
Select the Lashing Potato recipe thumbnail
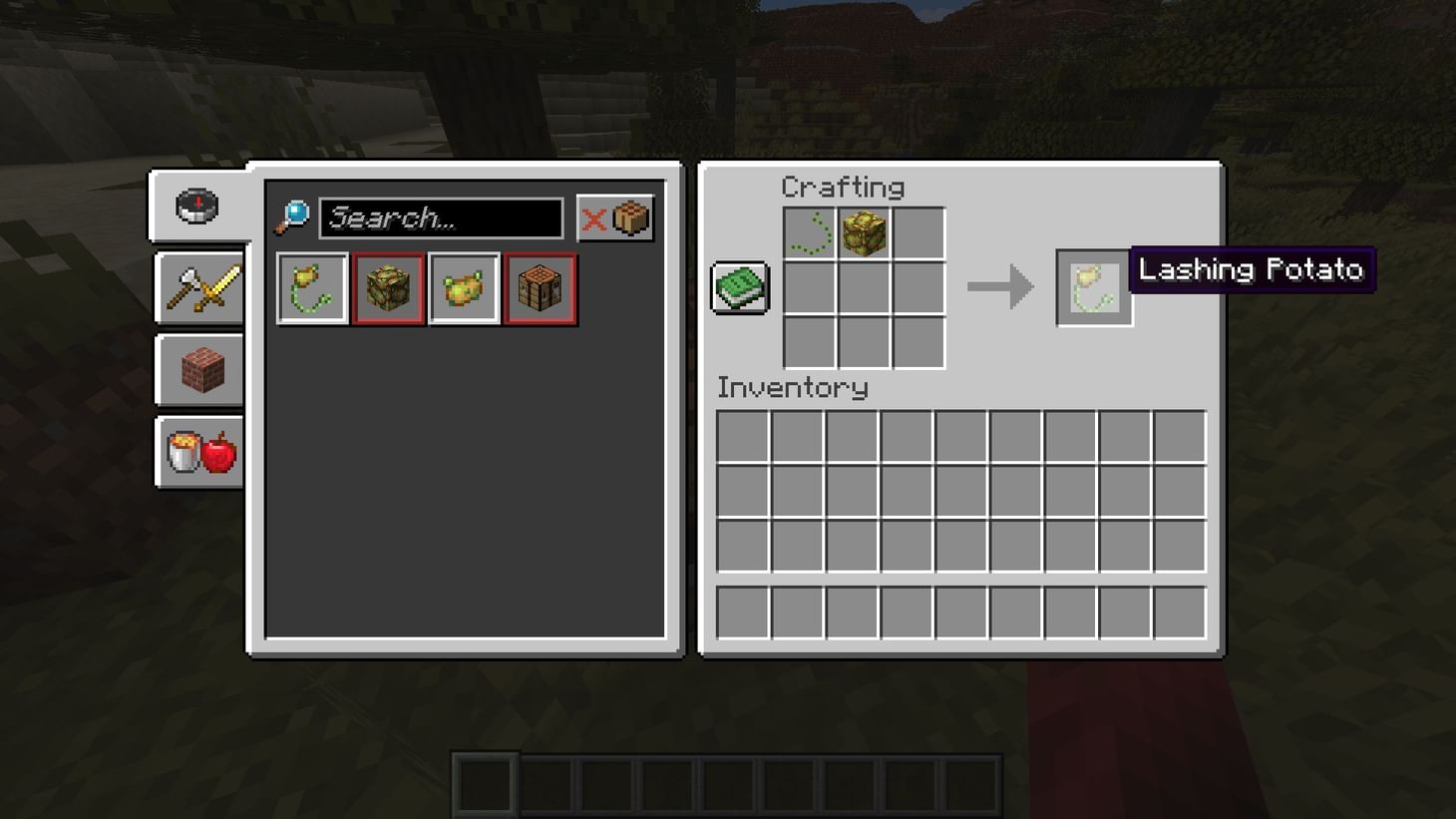(x=312, y=288)
